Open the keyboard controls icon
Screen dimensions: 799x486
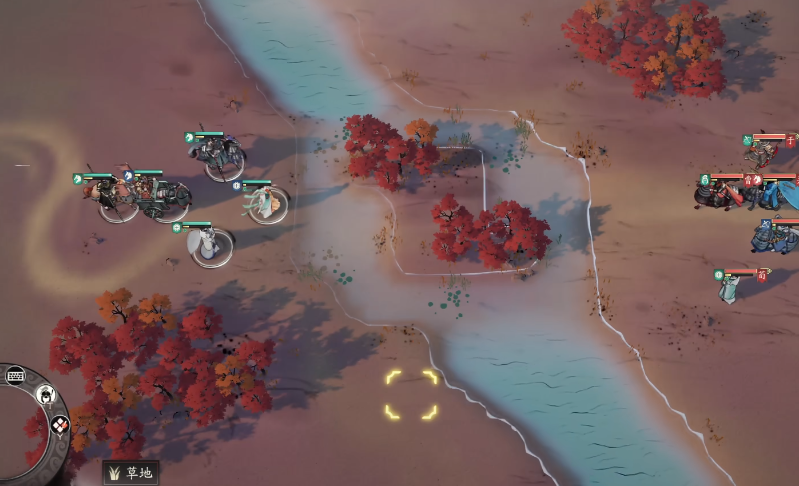(16, 376)
